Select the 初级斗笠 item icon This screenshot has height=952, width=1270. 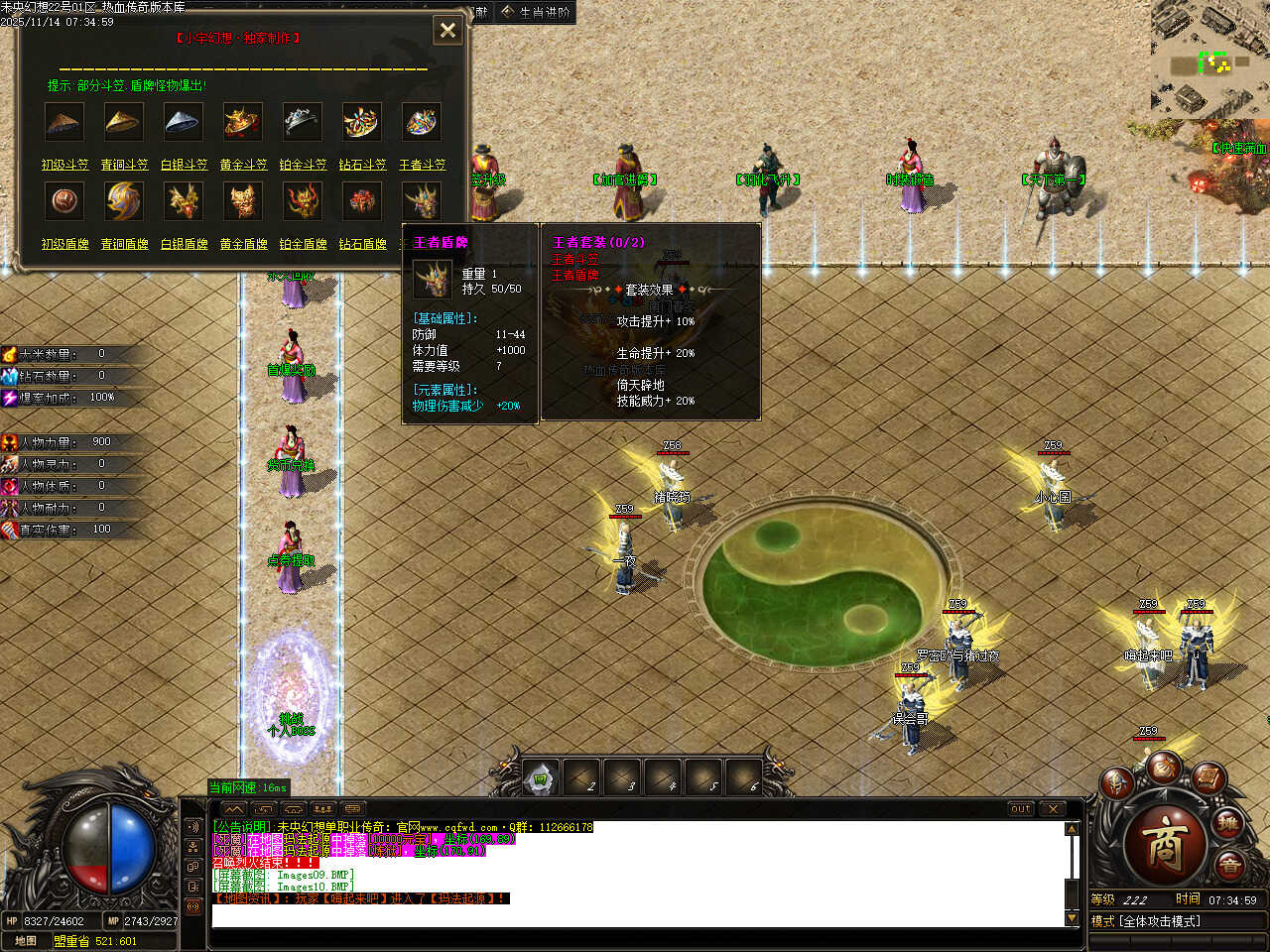(x=64, y=122)
